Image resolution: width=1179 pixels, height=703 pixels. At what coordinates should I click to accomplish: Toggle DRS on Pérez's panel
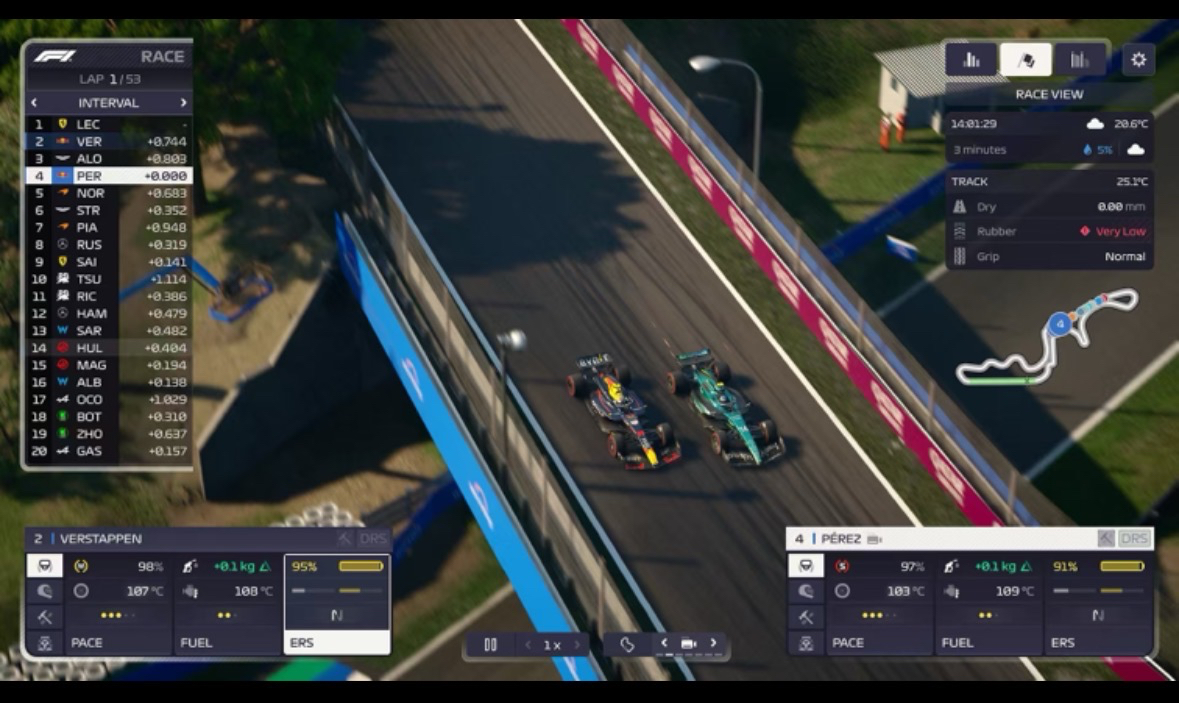pos(1135,539)
